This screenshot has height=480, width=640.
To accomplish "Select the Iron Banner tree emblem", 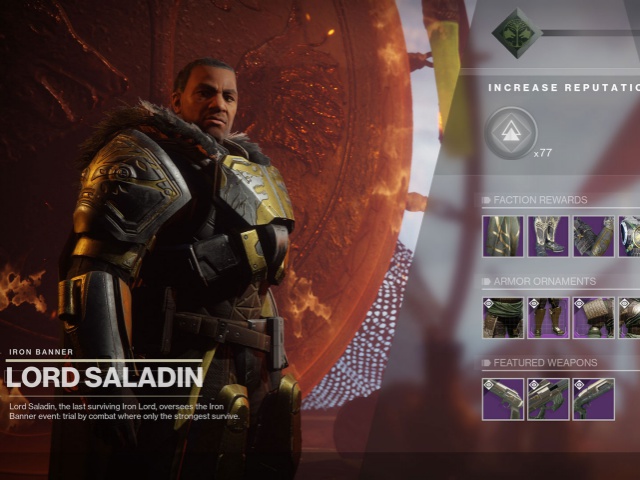I will pyautogui.click(x=517, y=33).
